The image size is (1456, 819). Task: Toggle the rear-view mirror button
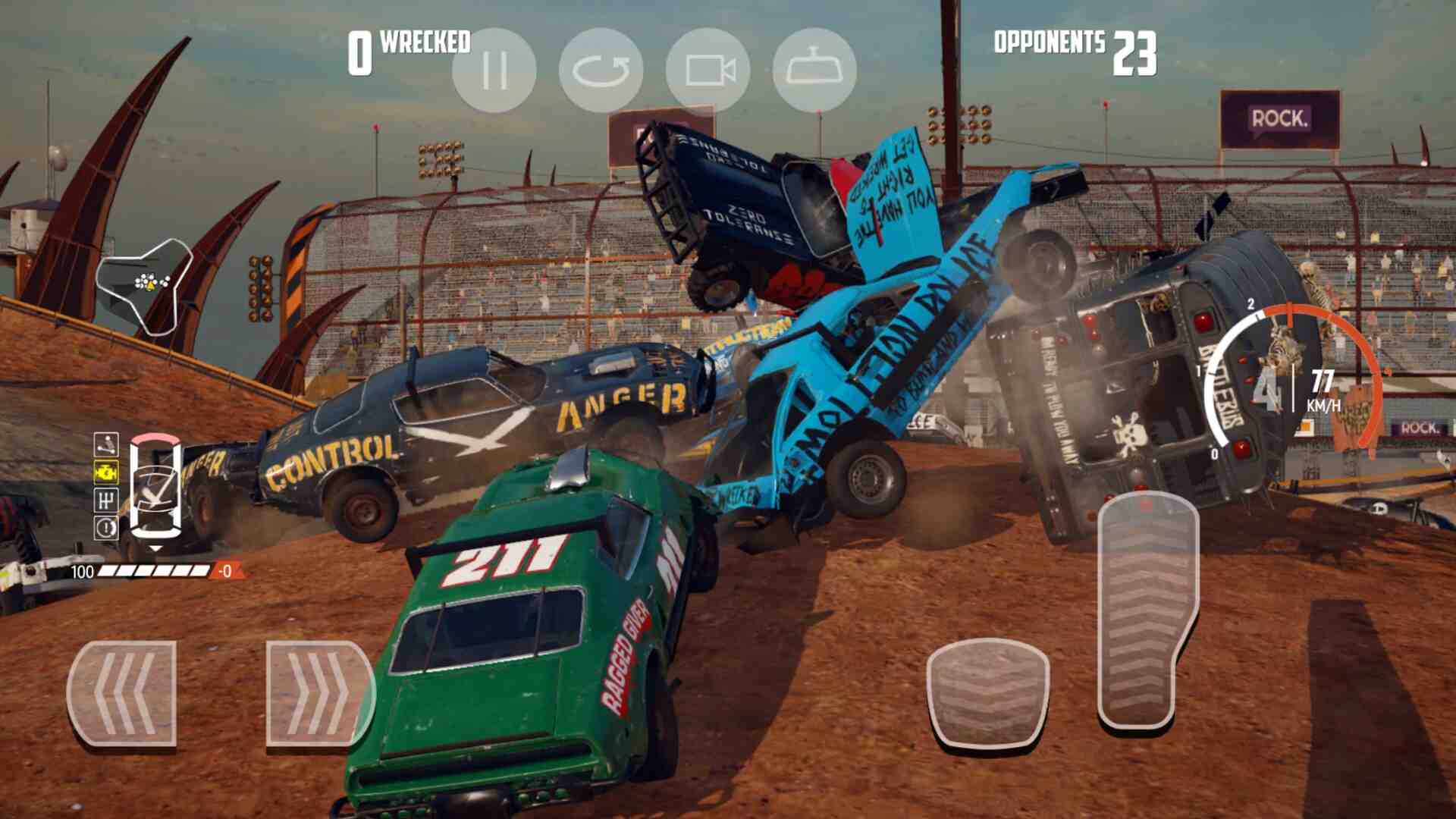point(814,71)
